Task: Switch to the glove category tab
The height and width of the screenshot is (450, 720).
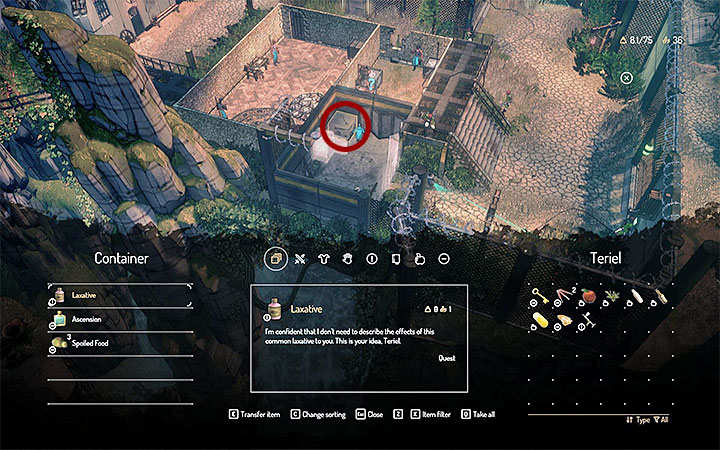Action: coord(346,258)
